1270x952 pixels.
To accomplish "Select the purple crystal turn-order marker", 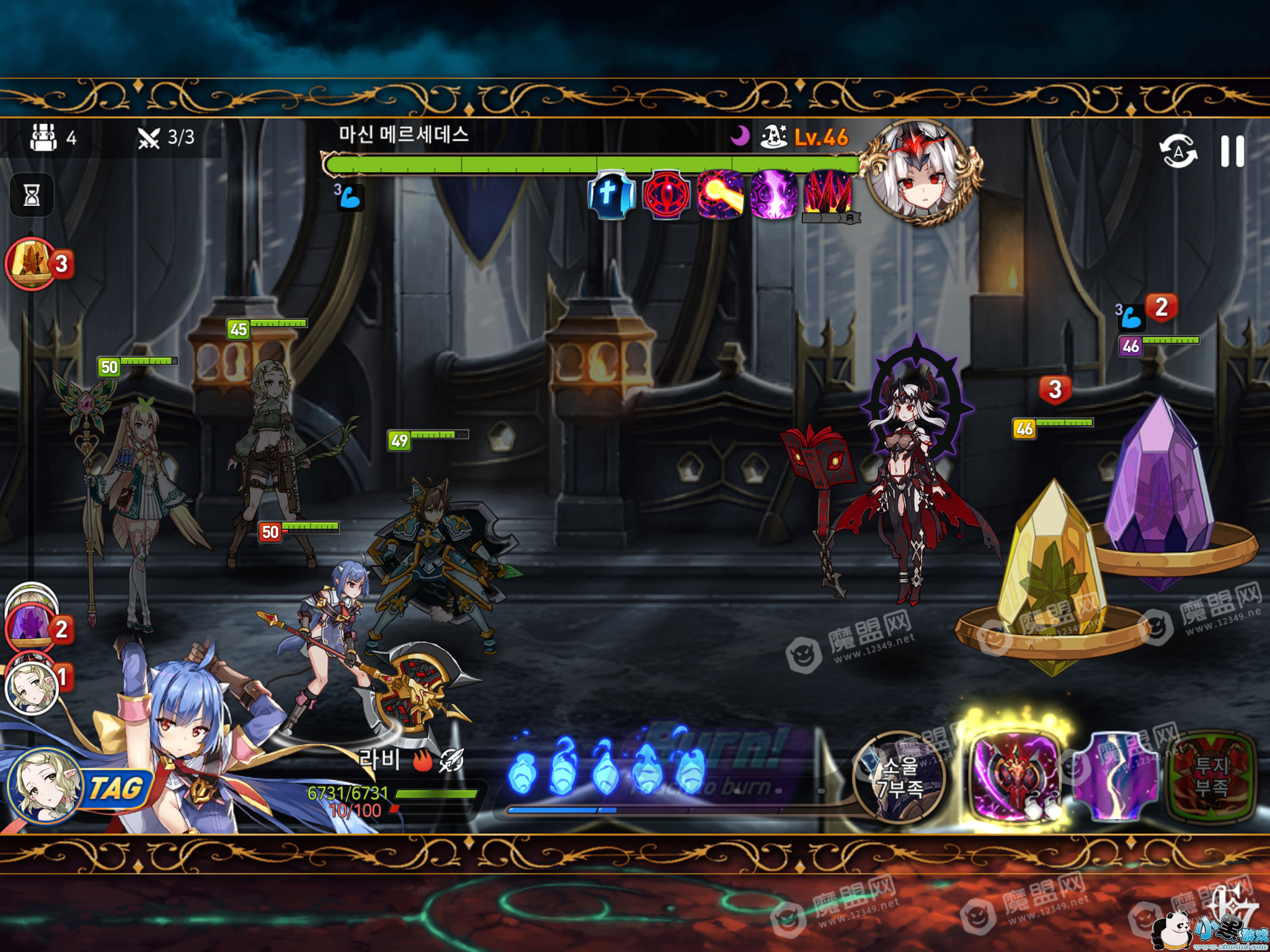I will (x=31, y=626).
